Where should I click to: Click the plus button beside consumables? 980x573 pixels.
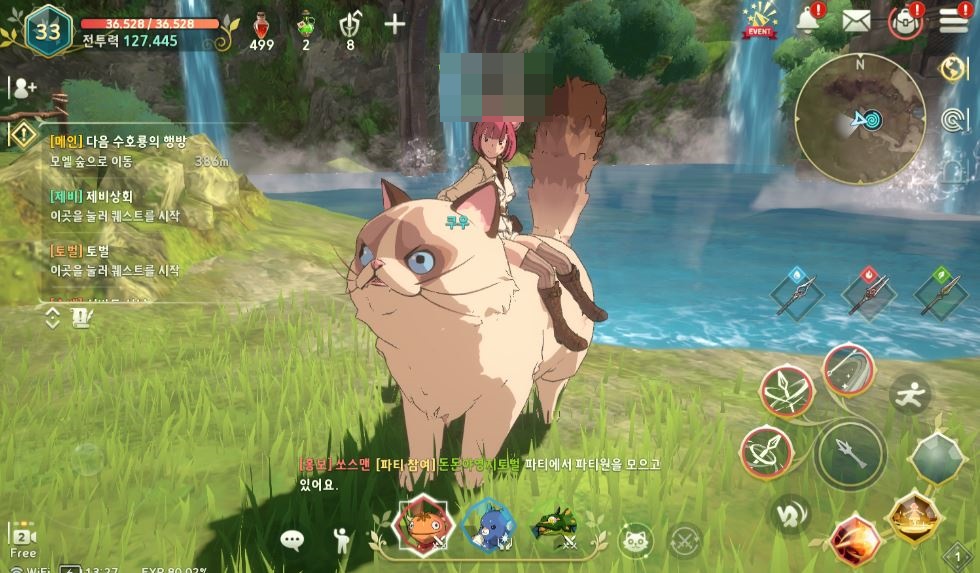(x=395, y=25)
